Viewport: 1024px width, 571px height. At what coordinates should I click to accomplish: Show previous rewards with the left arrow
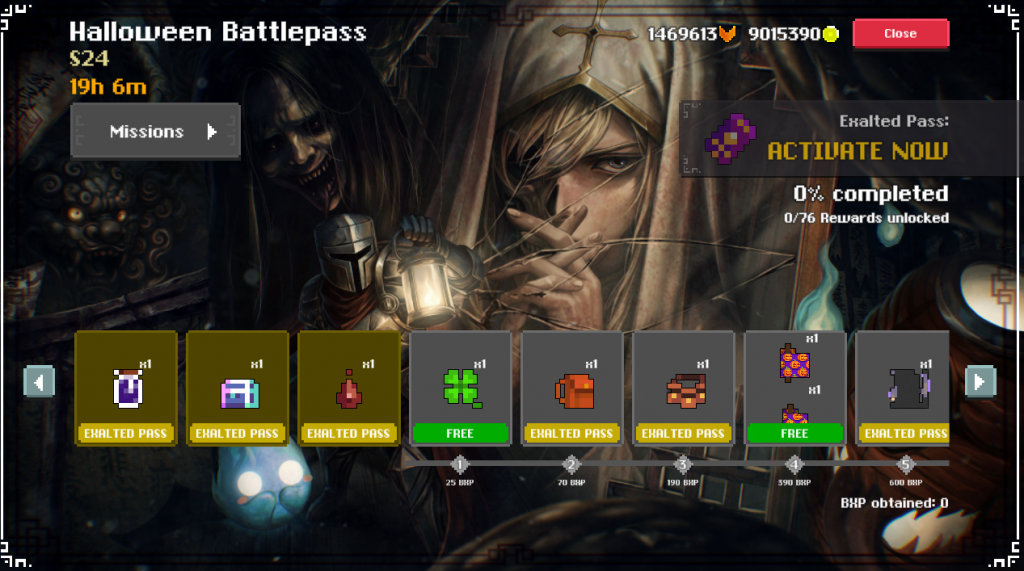coord(39,381)
